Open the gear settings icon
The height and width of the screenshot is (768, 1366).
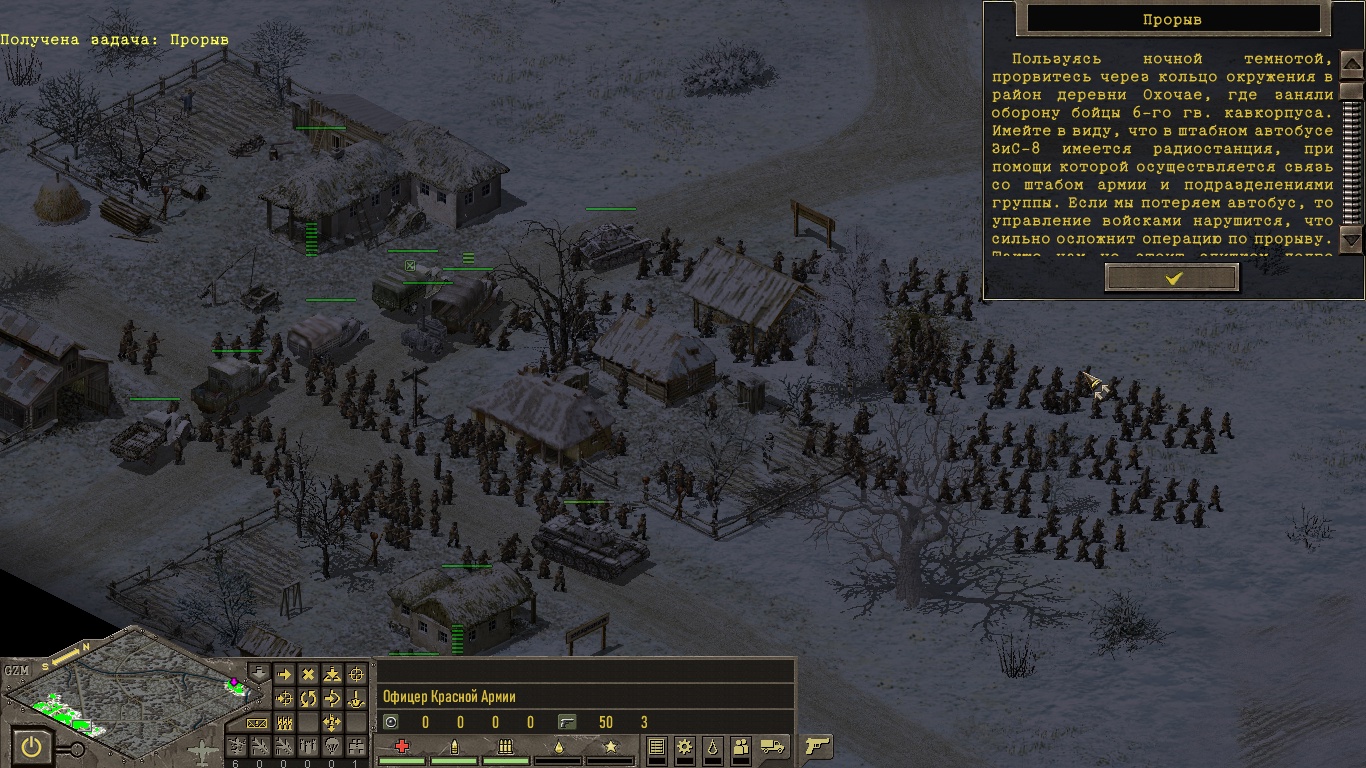click(x=685, y=746)
